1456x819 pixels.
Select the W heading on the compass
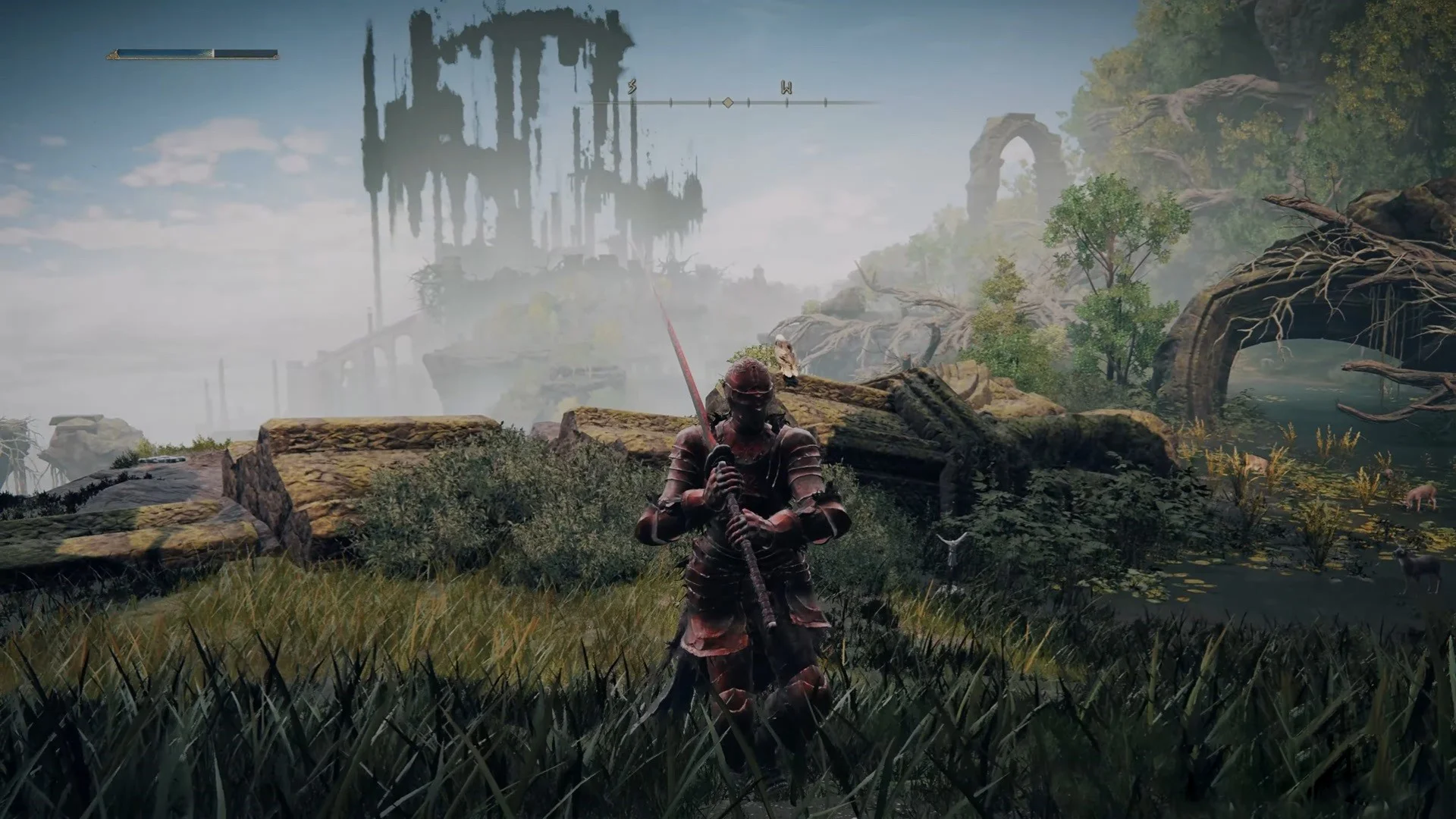click(x=786, y=89)
